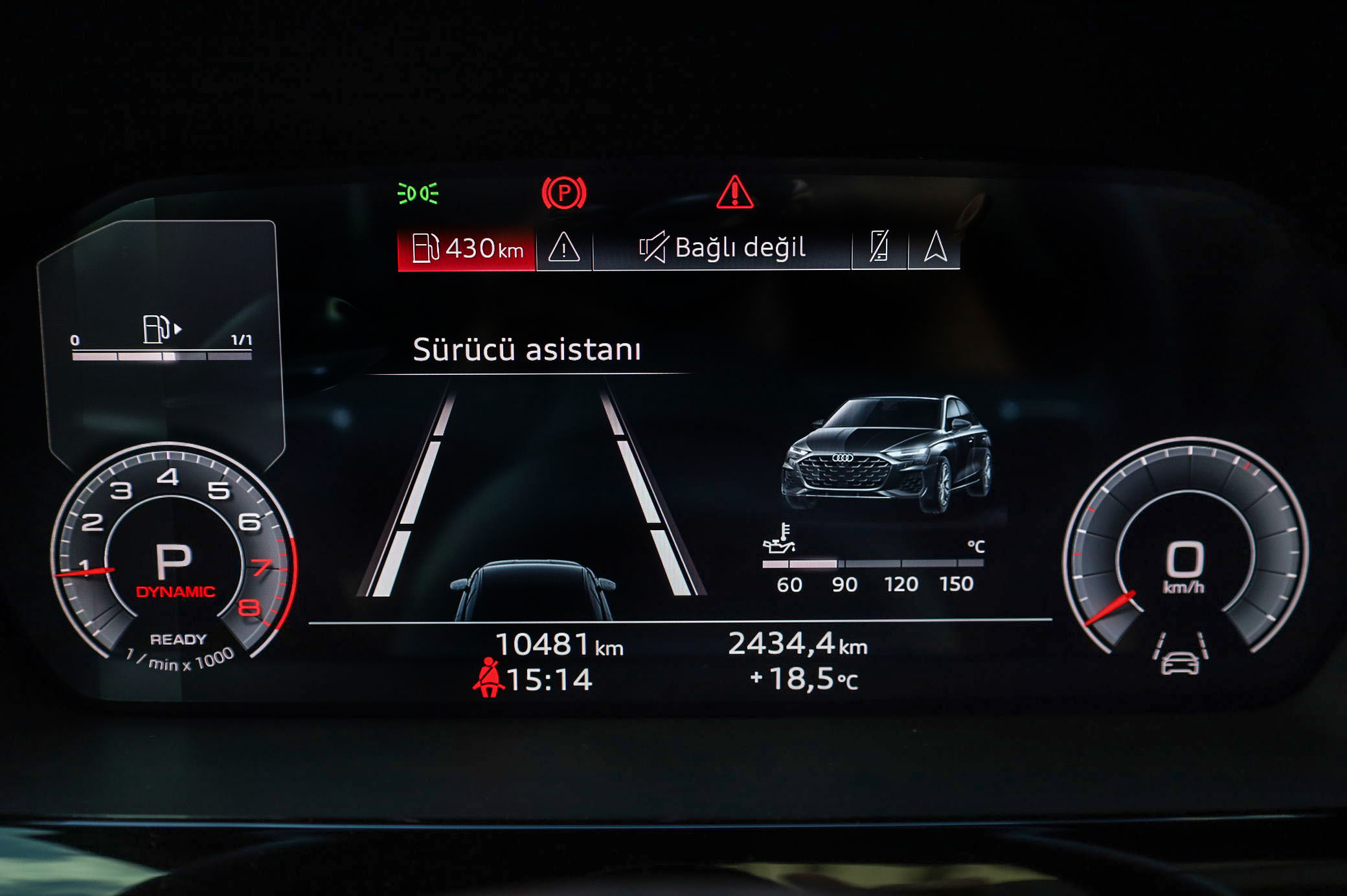This screenshot has width=1347, height=896.
Task: Select the 430 km fuel range tab
Action: (466, 249)
